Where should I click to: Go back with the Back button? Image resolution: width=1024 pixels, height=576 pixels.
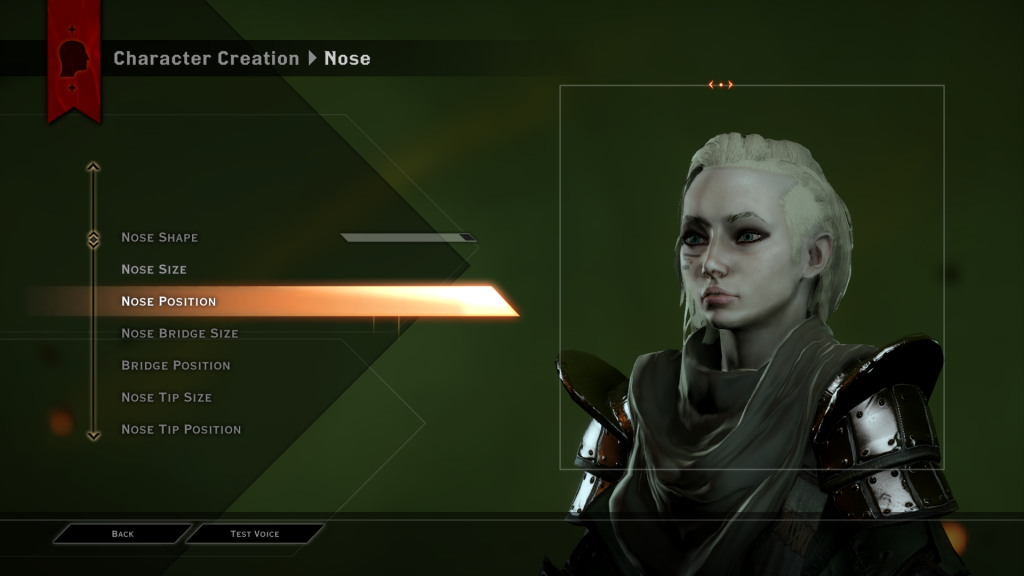[122, 534]
